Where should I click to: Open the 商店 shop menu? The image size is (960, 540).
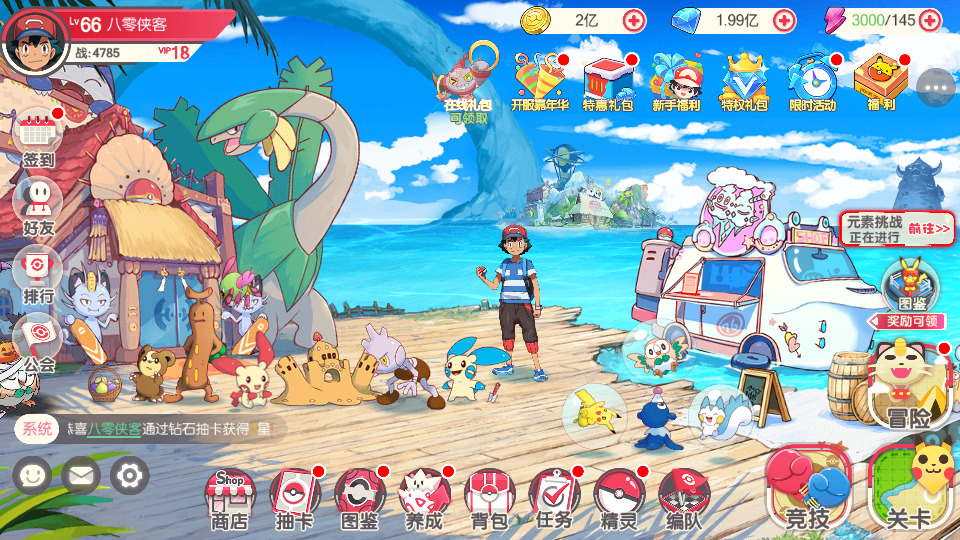point(229,495)
